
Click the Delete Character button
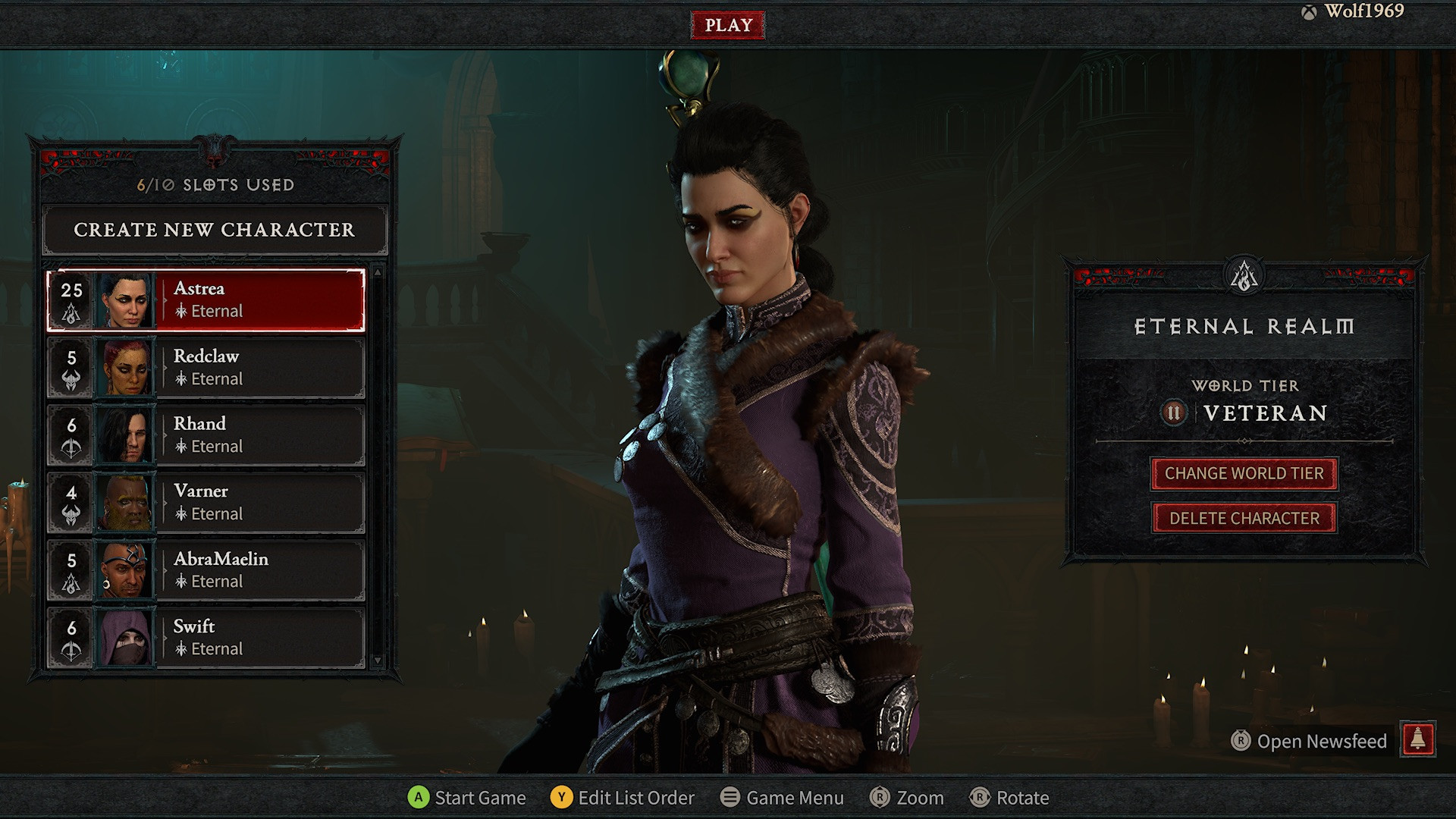[x=1244, y=519]
